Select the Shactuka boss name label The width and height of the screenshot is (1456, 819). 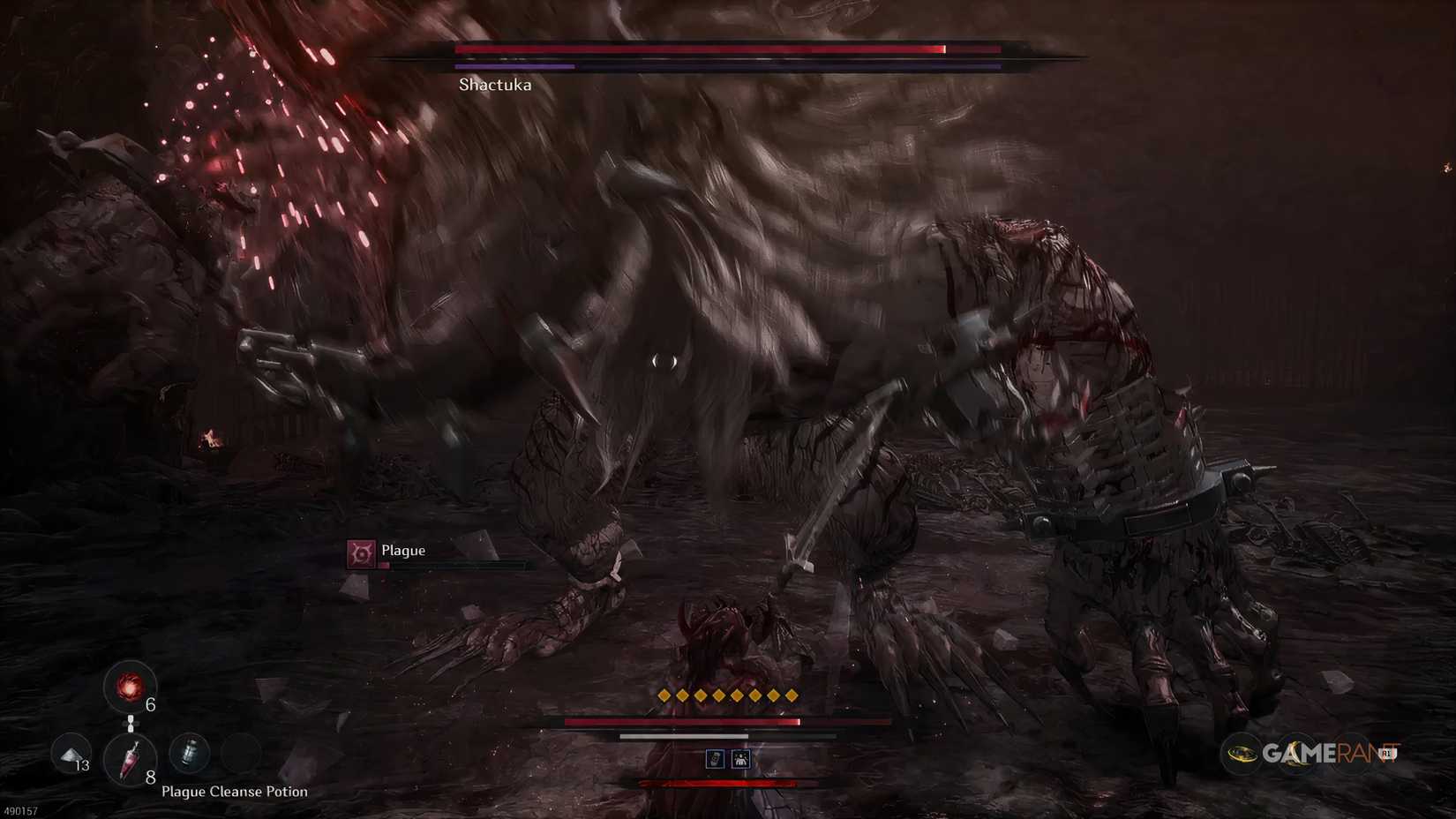494,85
